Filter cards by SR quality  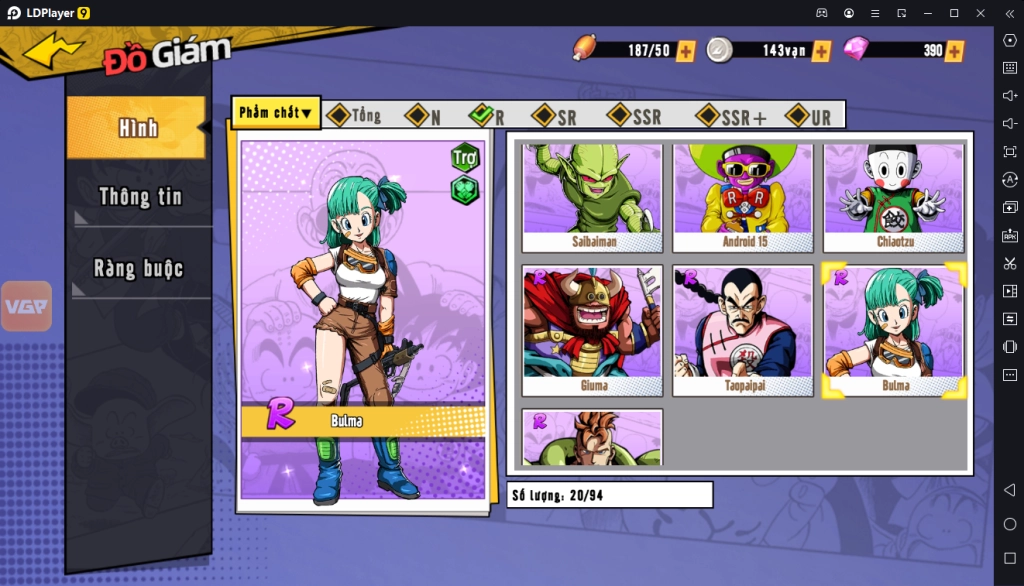point(555,117)
